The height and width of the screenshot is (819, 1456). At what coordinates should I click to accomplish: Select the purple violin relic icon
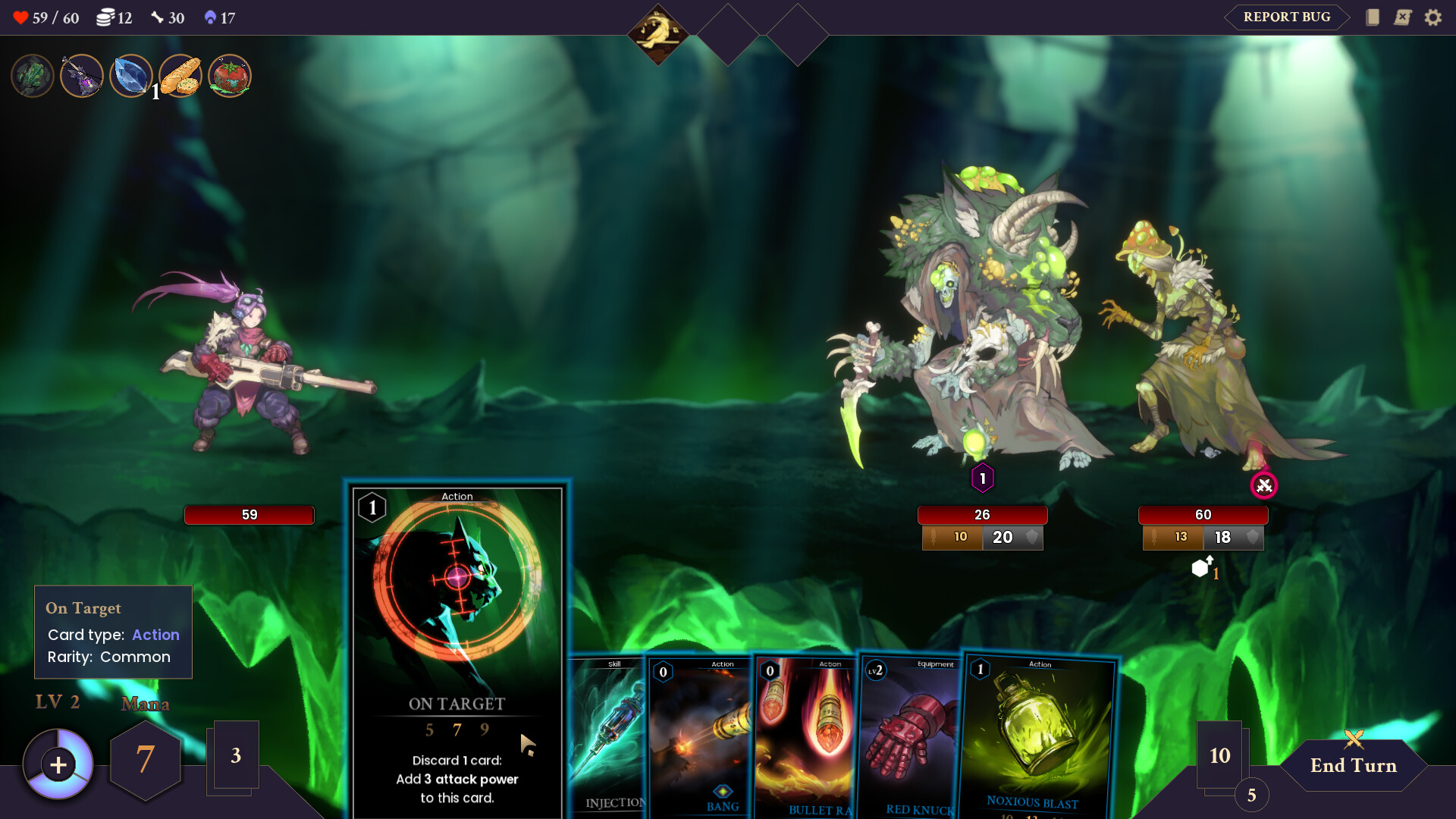82,76
